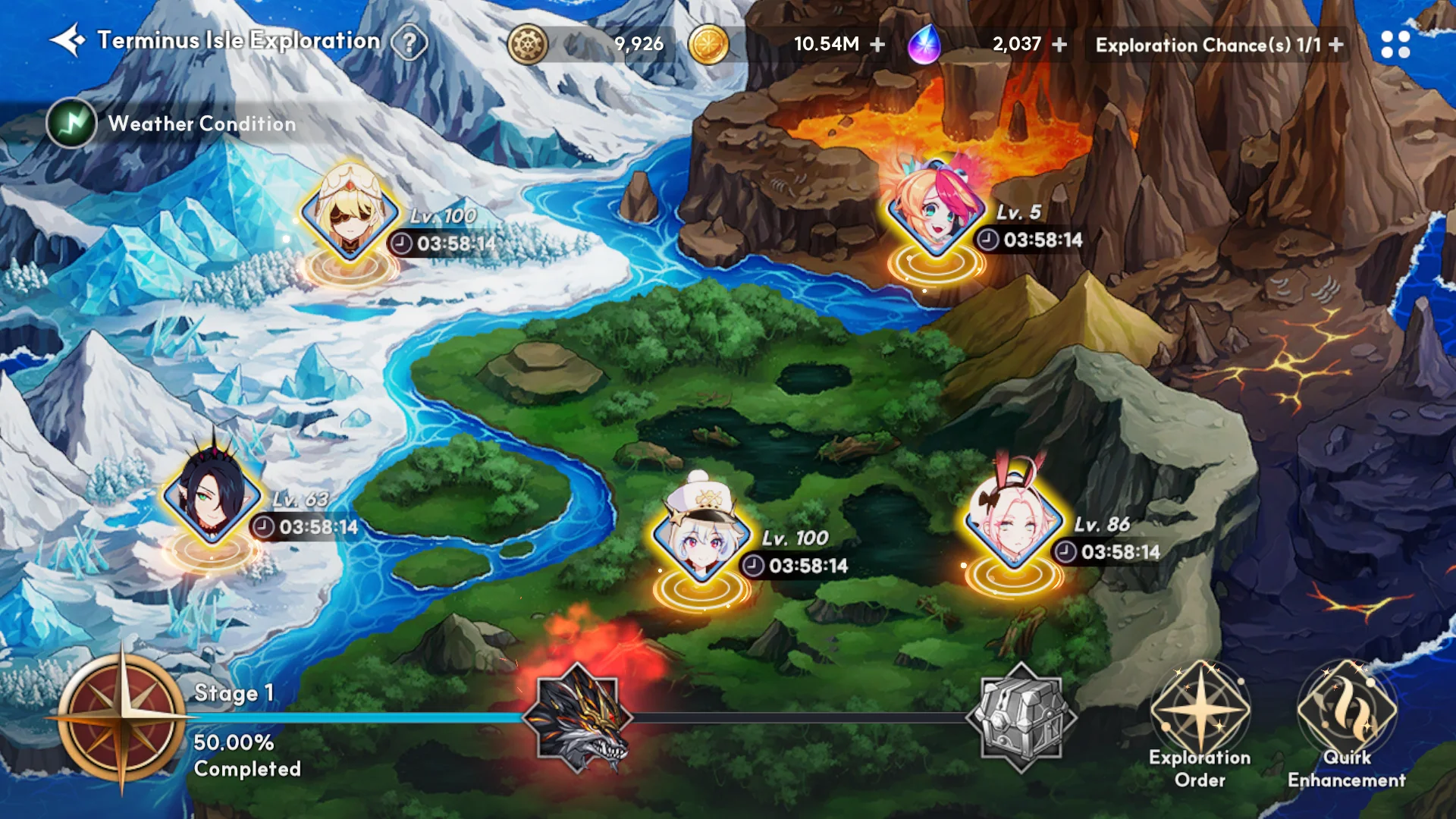Open the four-dot menu icon
The image size is (1456, 819).
(x=1395, y=45)
